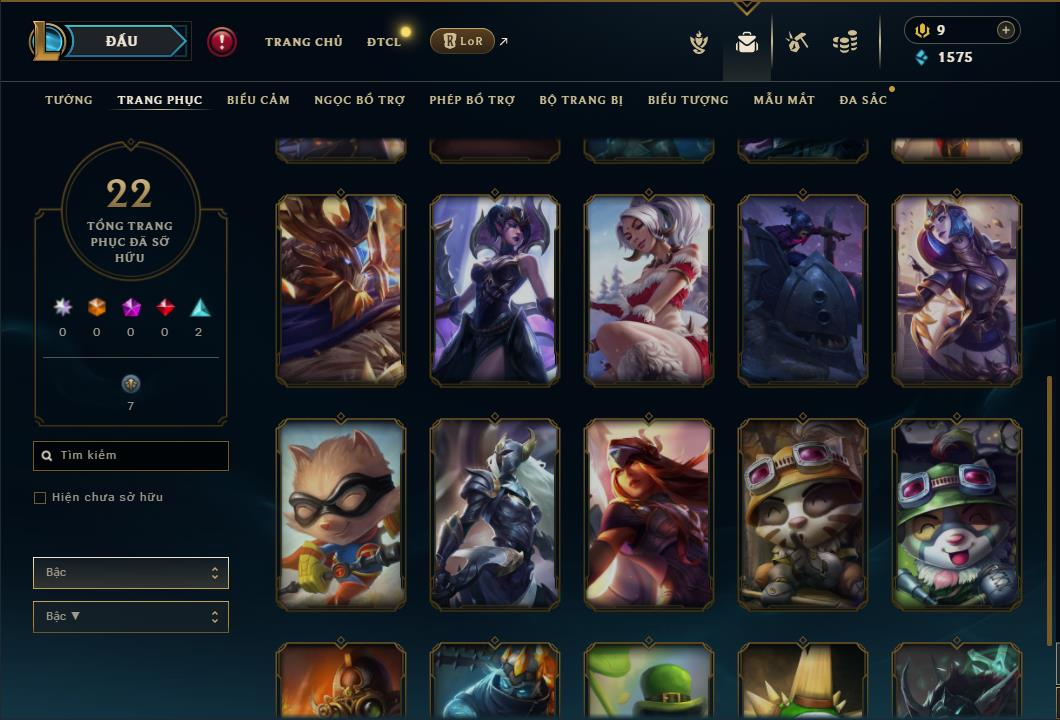
Task: Toggle the Hiện chưa sở hữu checkbox
Action: pos(40,498)
